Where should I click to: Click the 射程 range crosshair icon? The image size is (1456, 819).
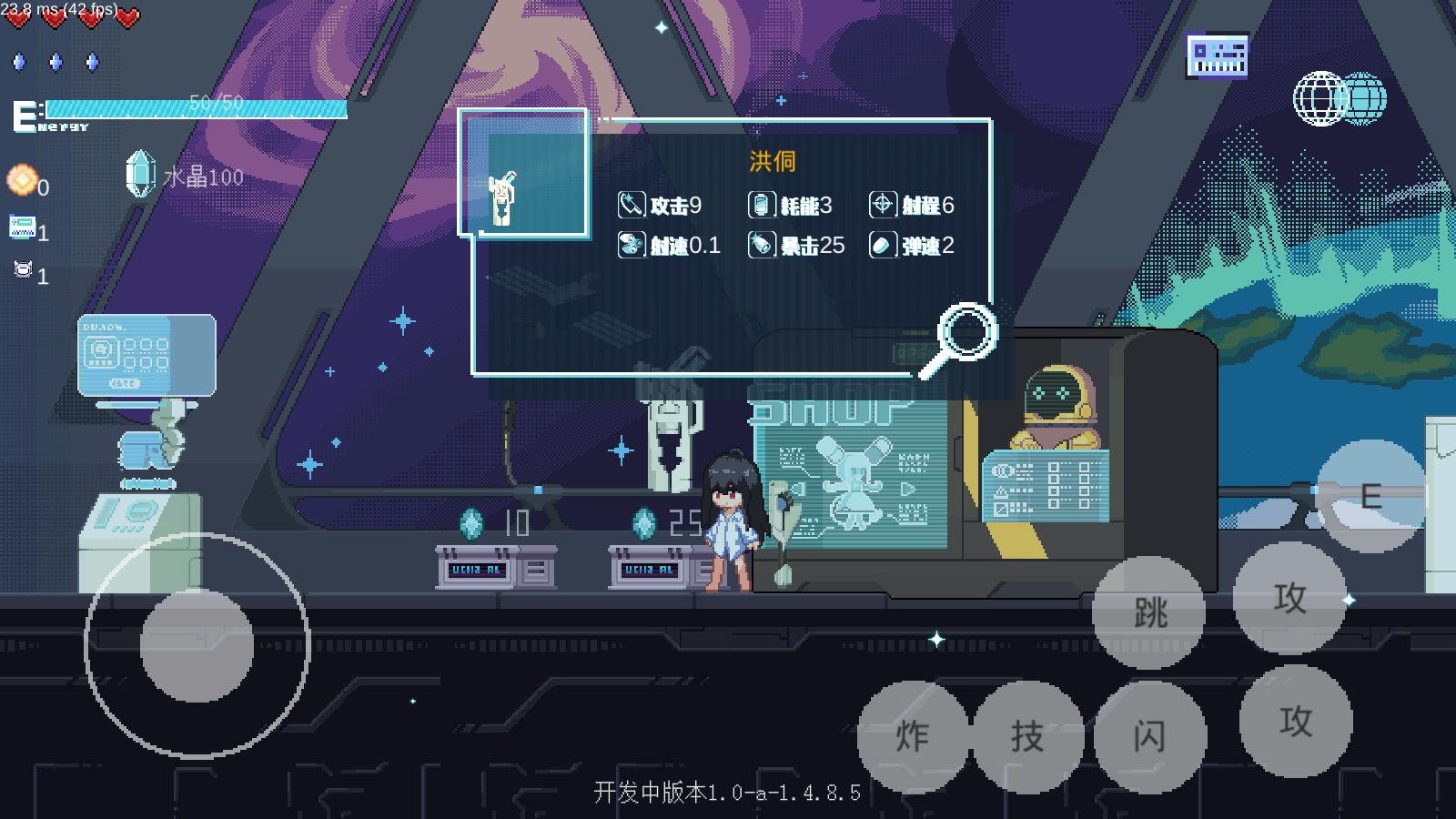tap(880, 205)
